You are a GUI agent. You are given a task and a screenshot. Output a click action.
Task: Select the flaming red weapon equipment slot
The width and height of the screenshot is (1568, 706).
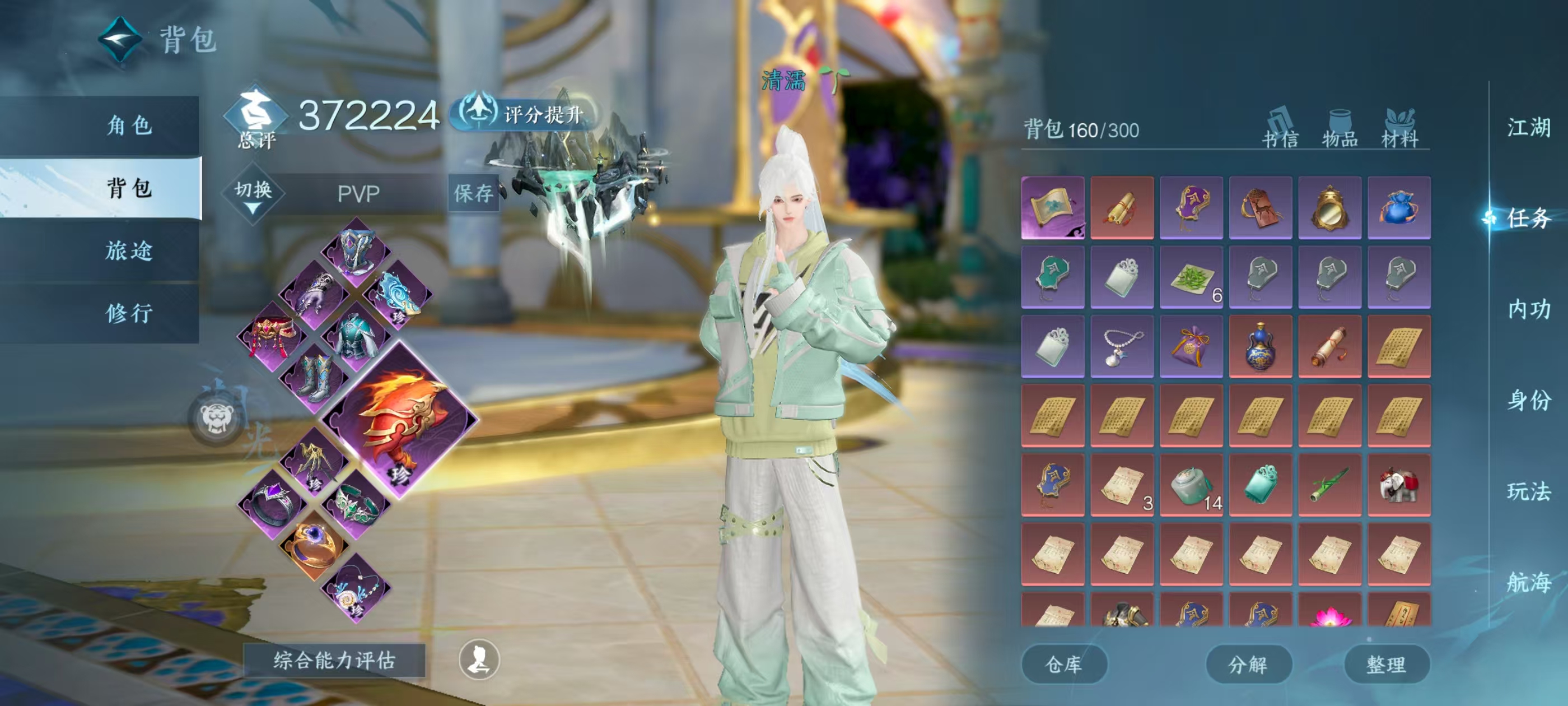coord(400,420)
